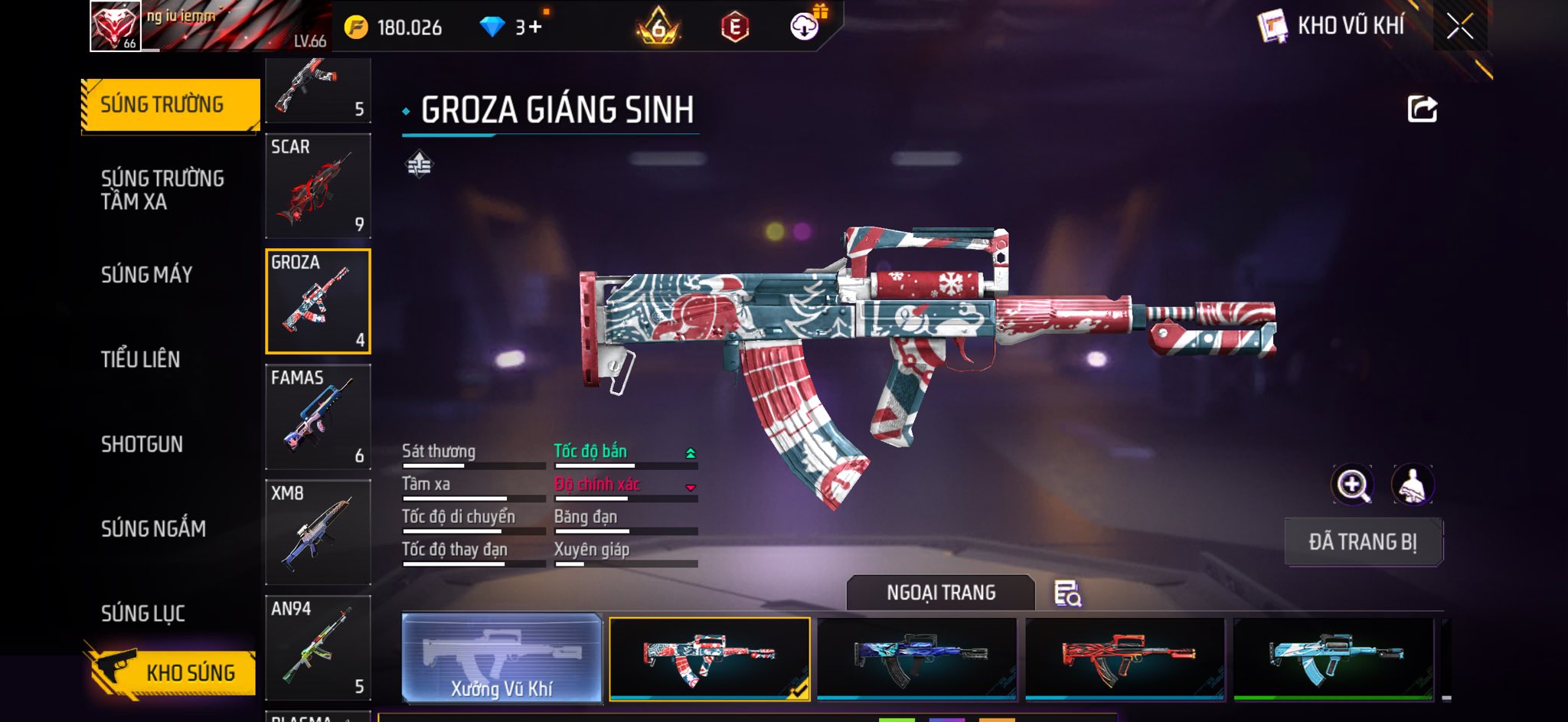Zoom in with the magnifier icon
Image resolution: width=1568 pixels, height=722 pixels.
click(1353, 485)
